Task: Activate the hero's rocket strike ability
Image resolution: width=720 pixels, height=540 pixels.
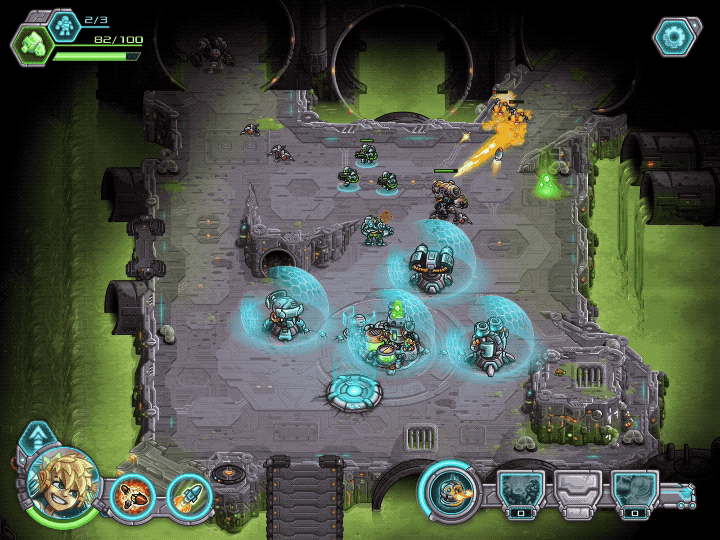Action: pos(187,494)
